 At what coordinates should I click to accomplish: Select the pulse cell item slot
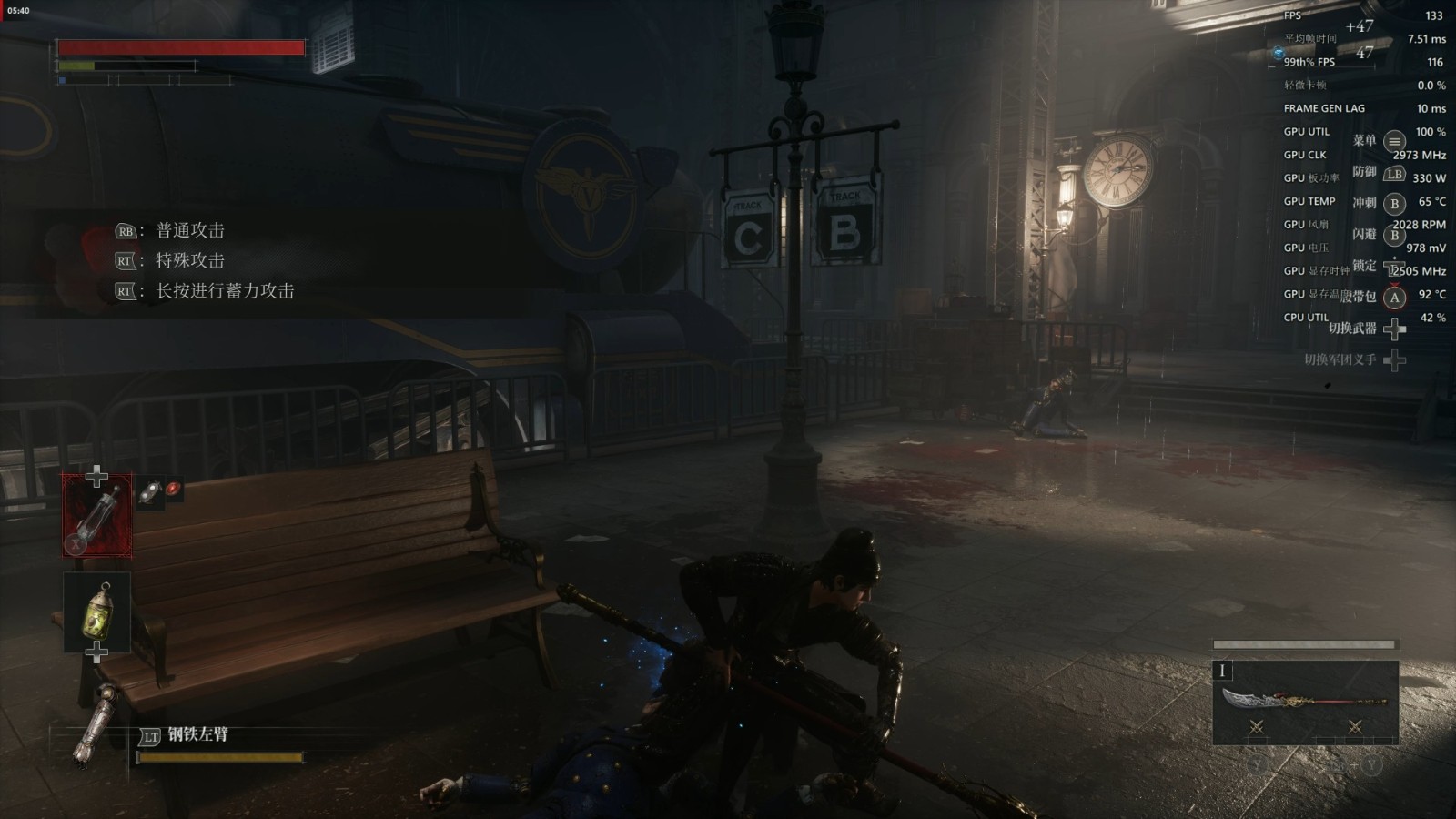coord(96,515)
